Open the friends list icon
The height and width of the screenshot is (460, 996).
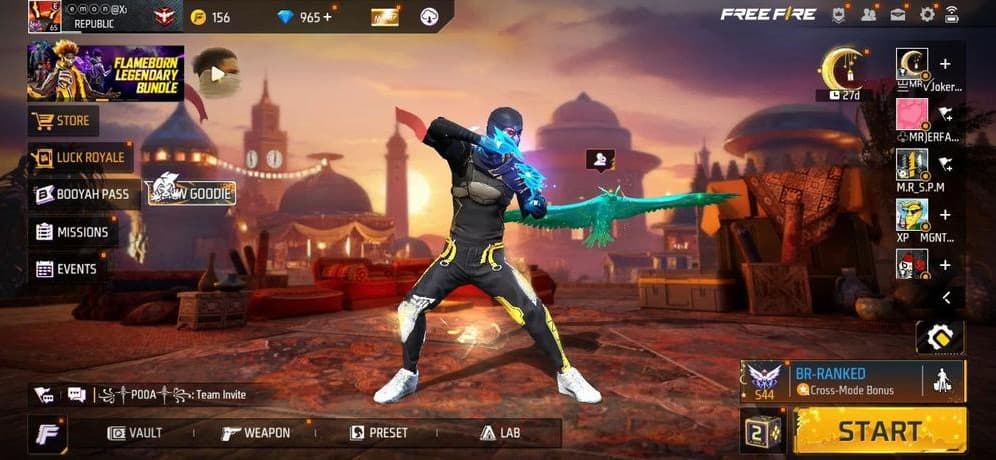pos(868,14)
